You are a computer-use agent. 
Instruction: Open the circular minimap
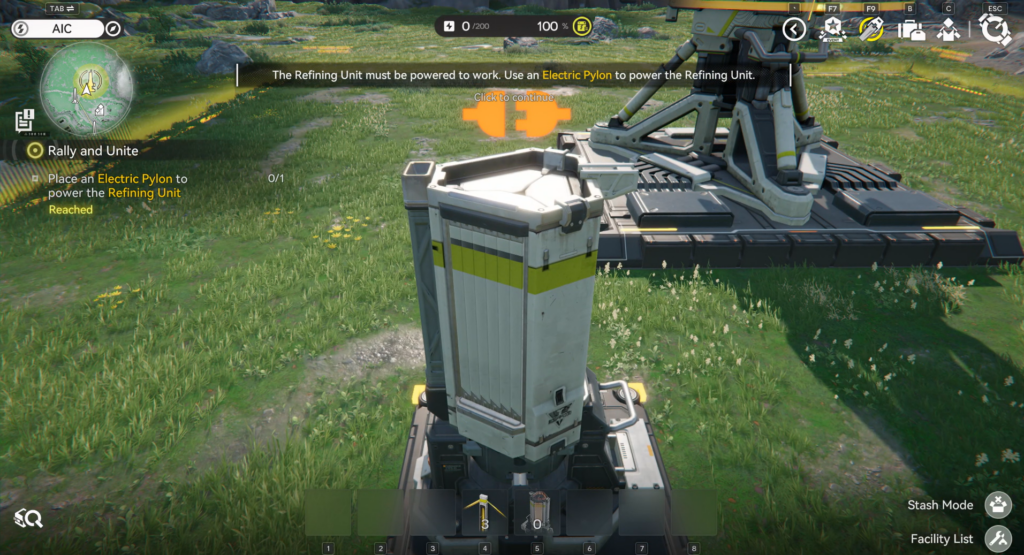click(x=87, y=89)
